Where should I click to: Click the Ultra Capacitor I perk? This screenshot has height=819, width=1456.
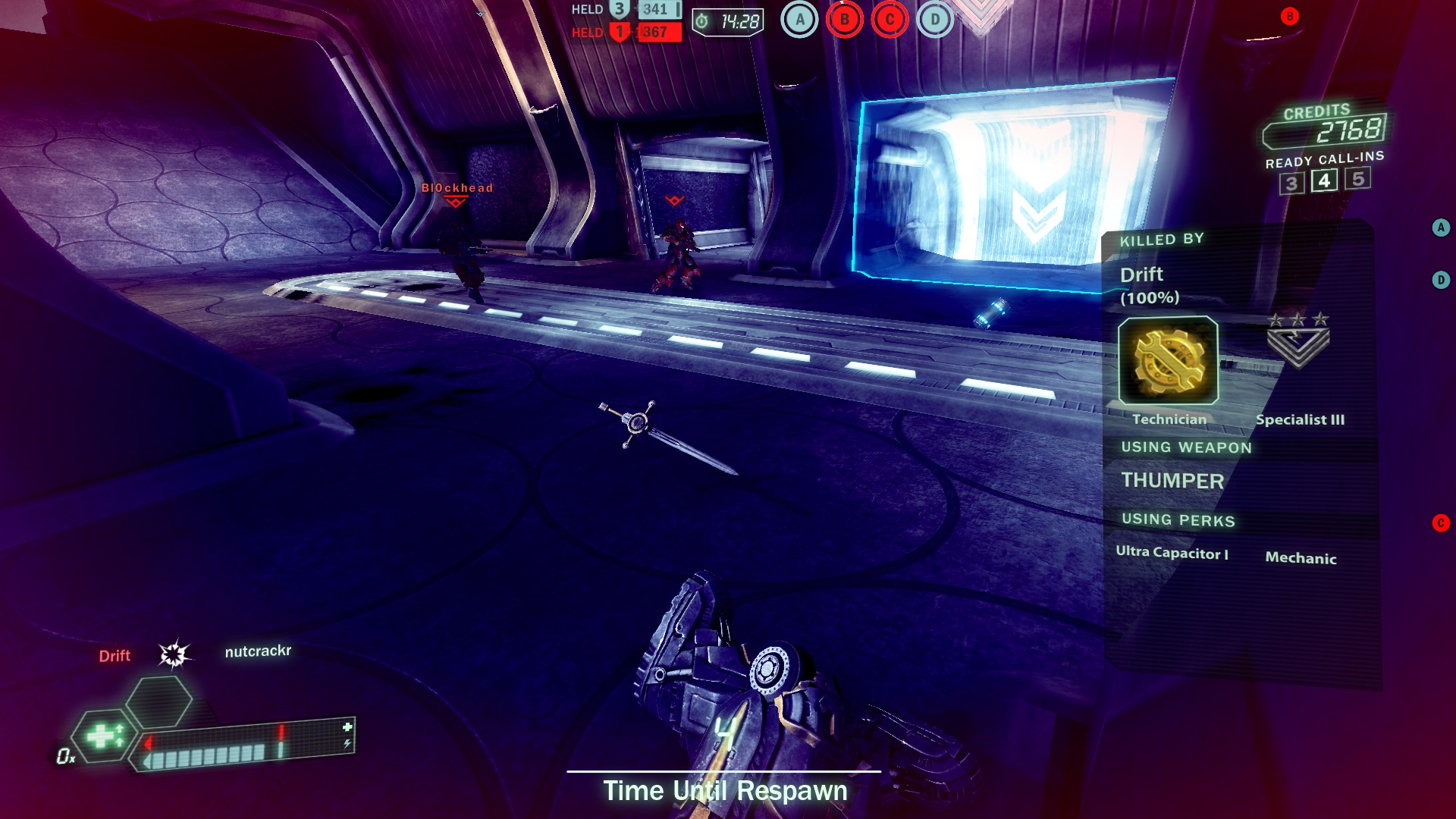1172,553
